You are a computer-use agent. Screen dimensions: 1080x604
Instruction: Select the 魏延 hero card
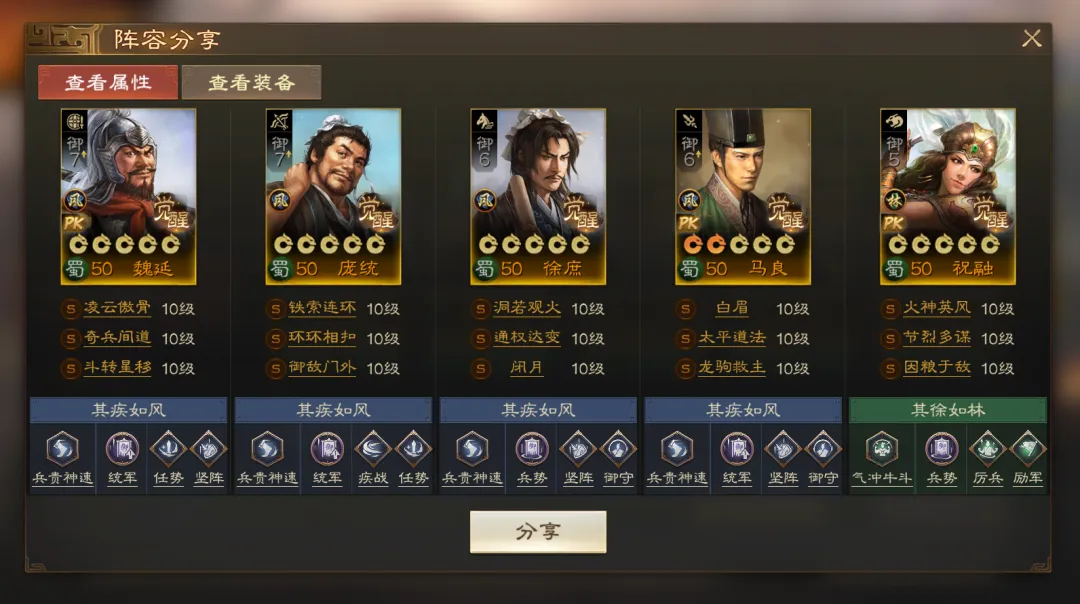pyautogui.click(x=129, y=196)
